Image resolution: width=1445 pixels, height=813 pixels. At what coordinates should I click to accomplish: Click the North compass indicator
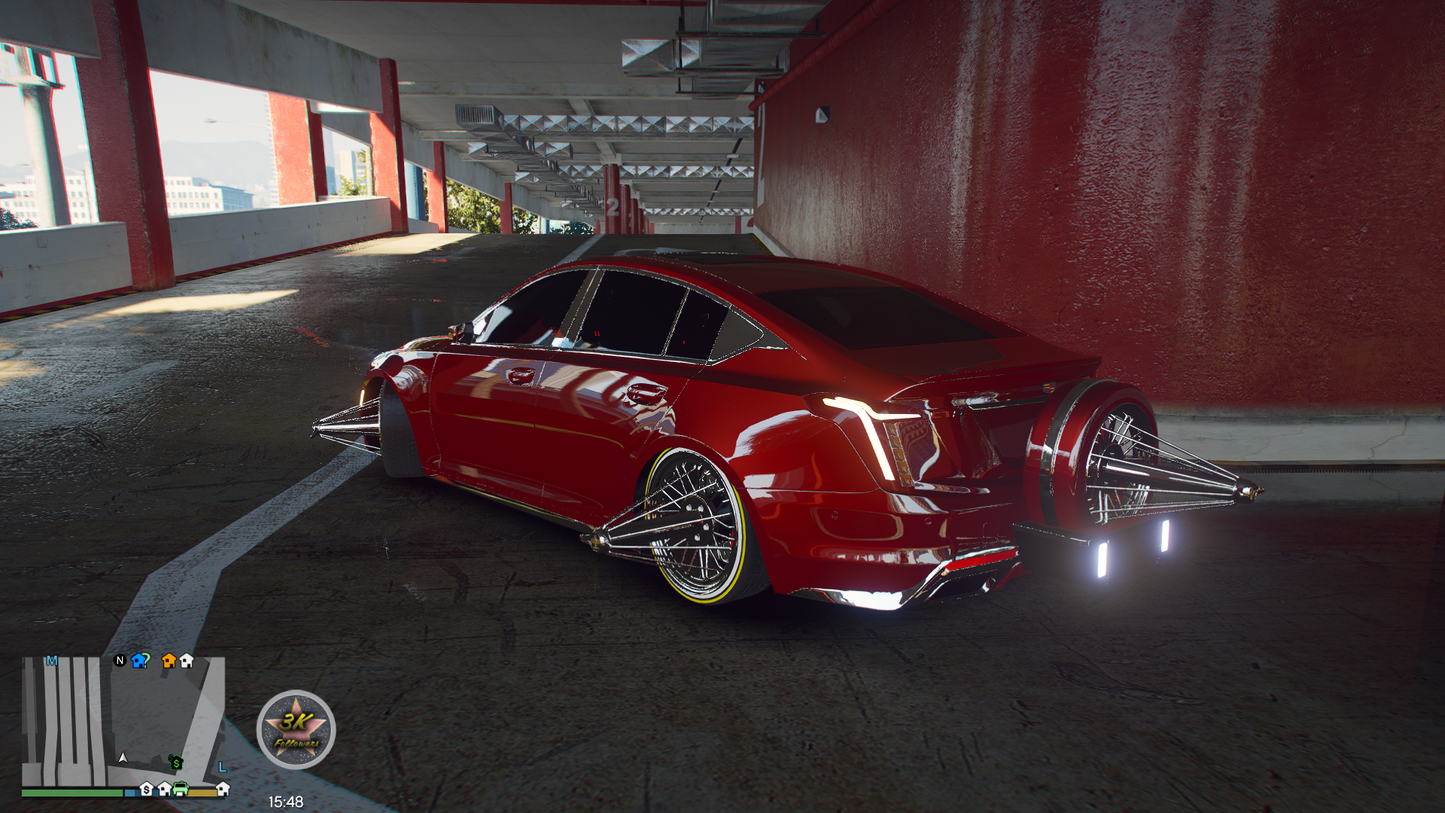(120, 661)
